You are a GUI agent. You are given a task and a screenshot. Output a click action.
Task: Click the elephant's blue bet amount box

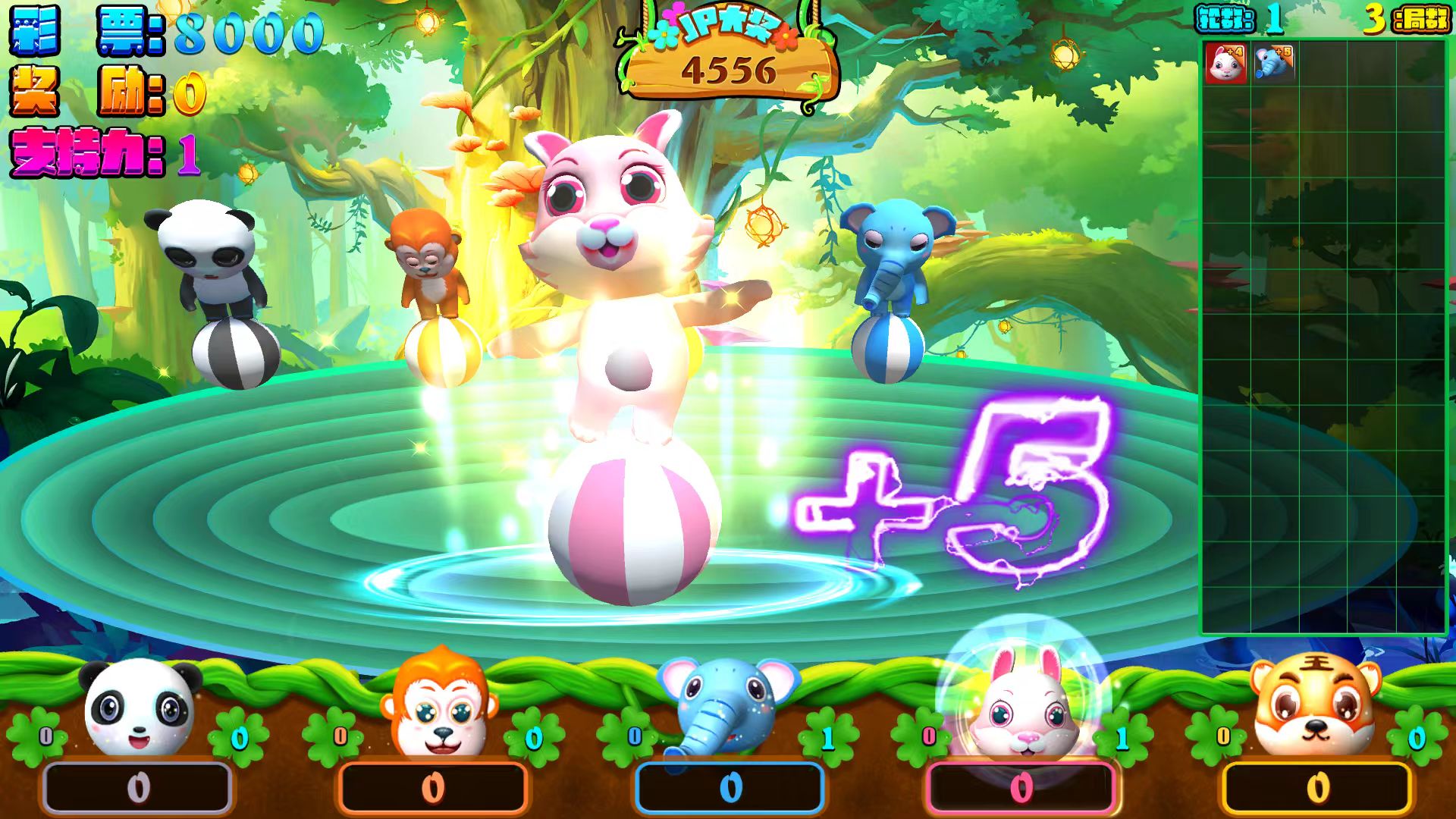[730, 788]
